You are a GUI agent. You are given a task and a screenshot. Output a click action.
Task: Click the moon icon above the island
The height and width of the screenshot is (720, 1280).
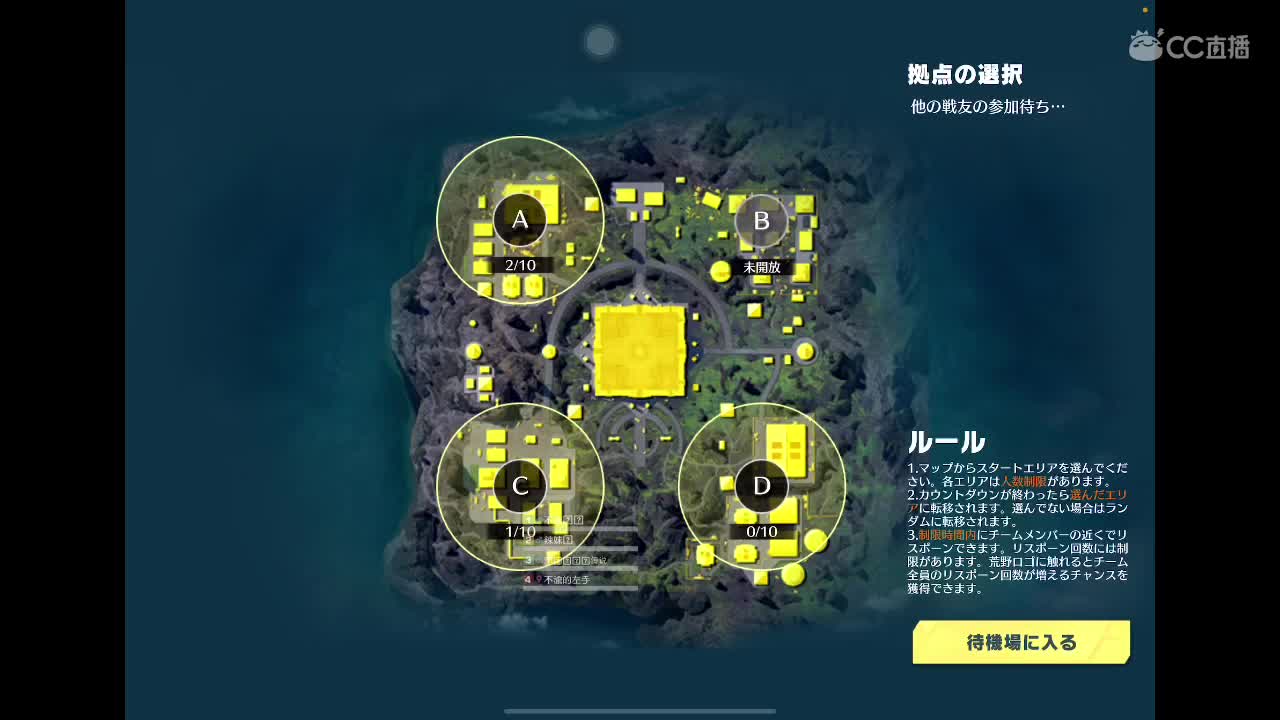[x=599, y=41]
